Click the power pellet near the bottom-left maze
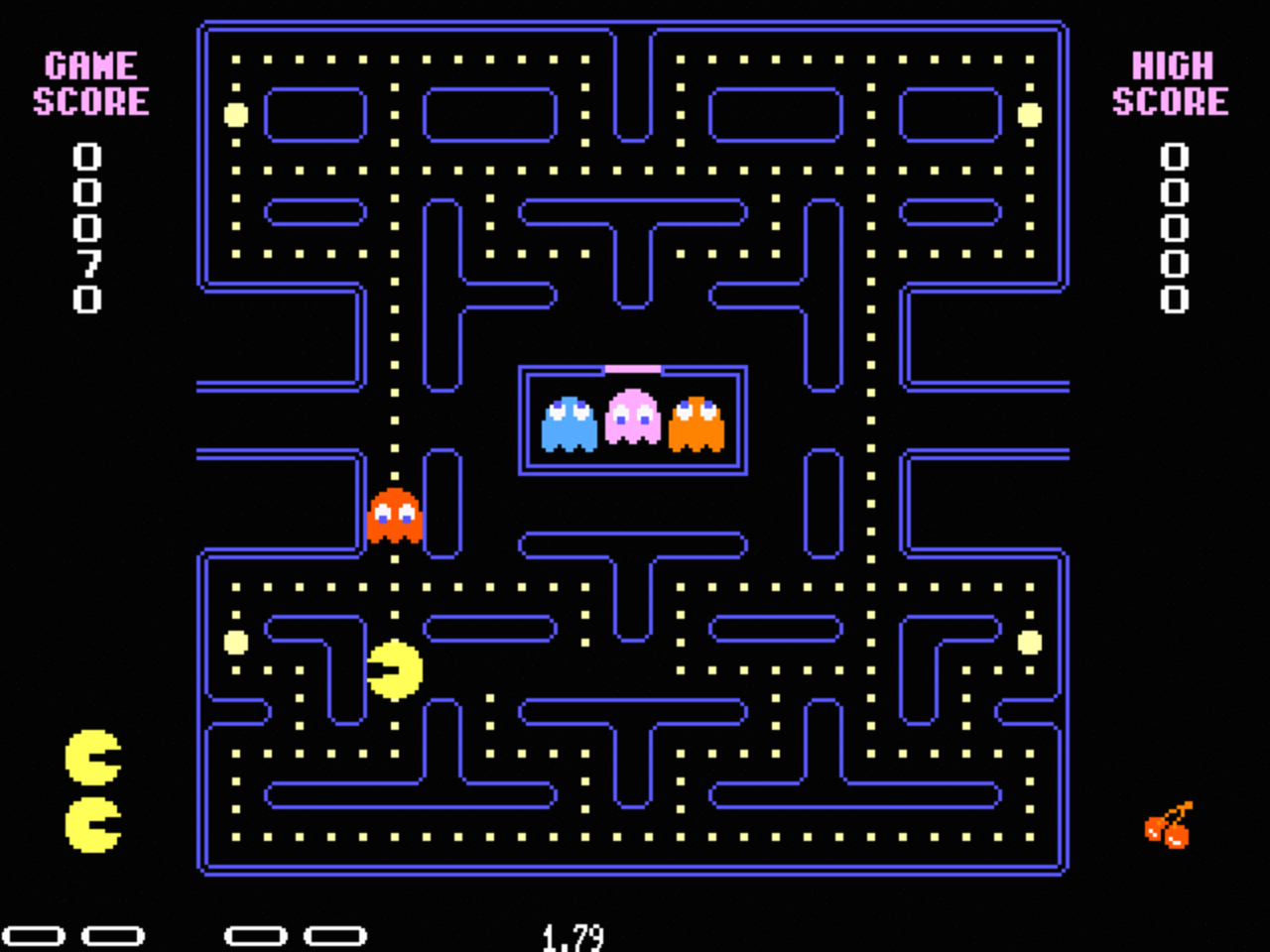This screenshot has height=952, width=1270. pos(235,644)
